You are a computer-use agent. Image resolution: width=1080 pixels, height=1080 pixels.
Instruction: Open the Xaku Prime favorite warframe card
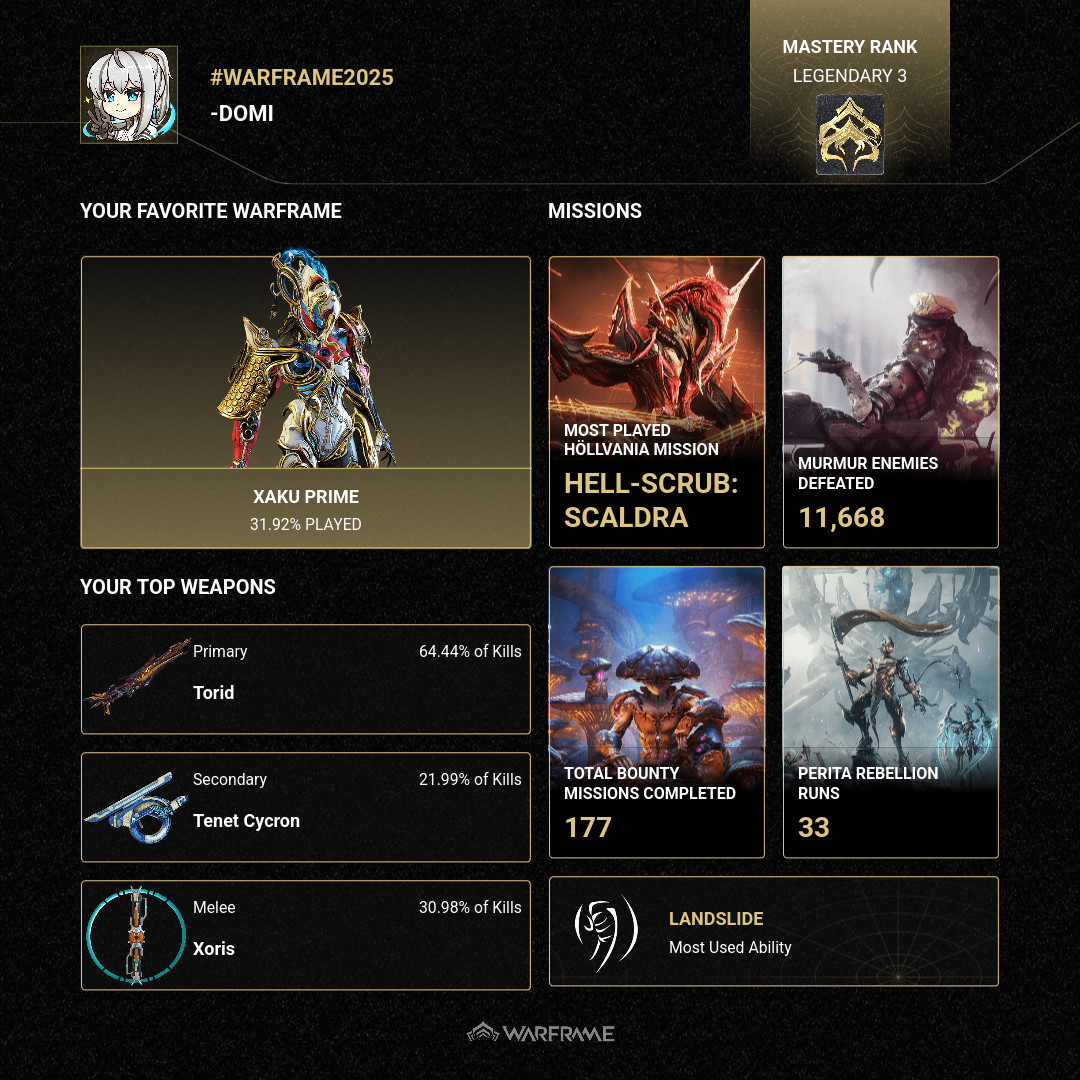click(305, 402)
